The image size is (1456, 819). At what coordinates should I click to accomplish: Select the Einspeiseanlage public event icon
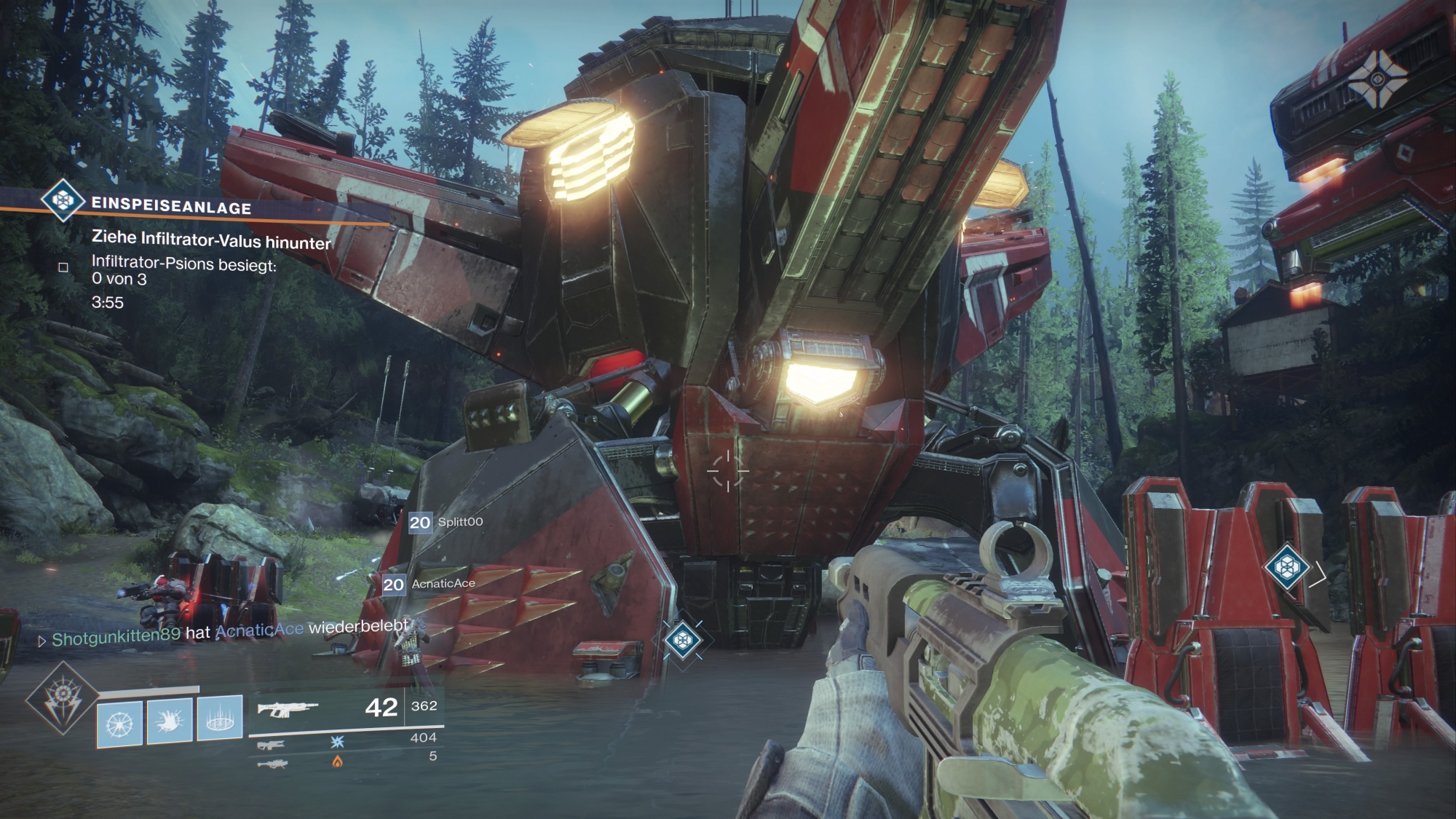point(63,199)
